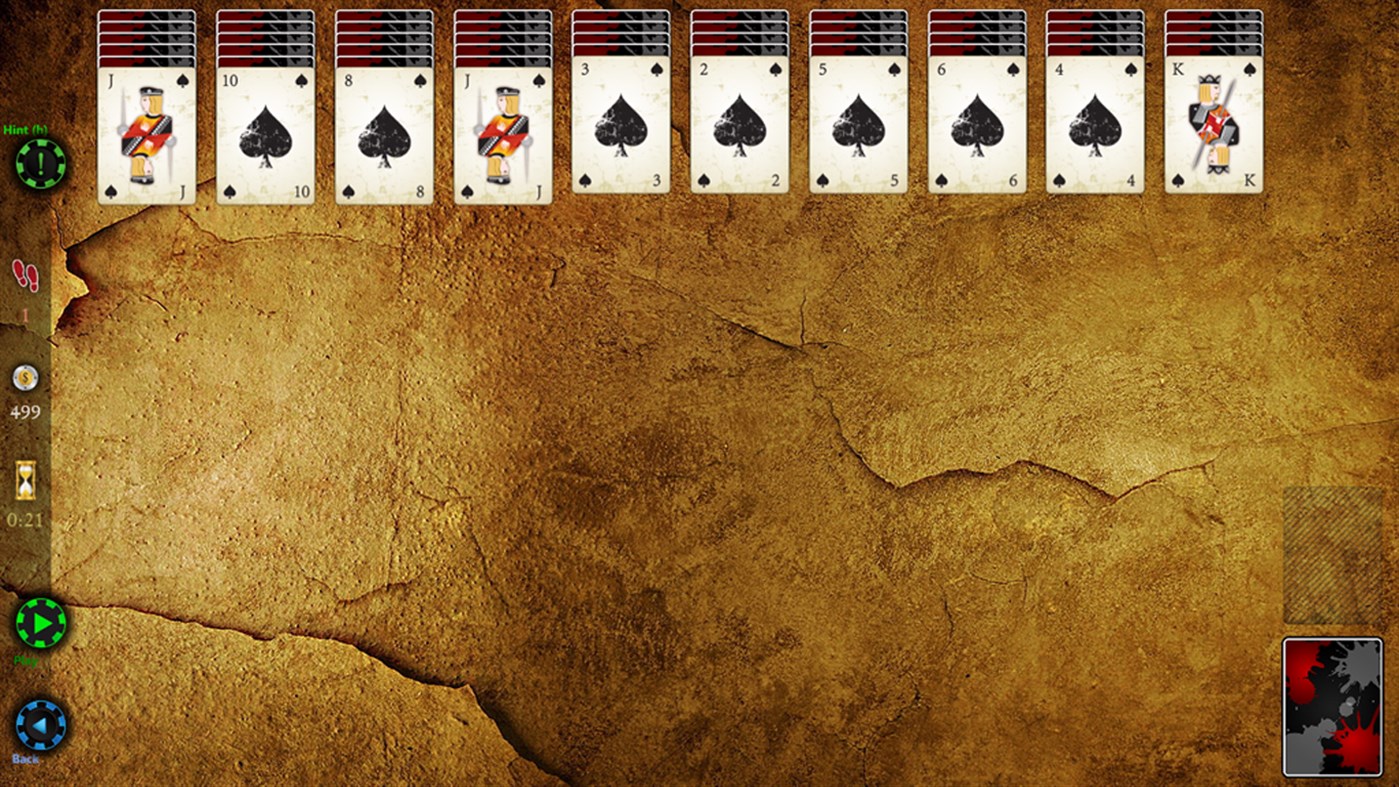Click the 3 of Spades
Image resolution: width=1399 pixels, height=787 pixels.
(x=621, y=130)
